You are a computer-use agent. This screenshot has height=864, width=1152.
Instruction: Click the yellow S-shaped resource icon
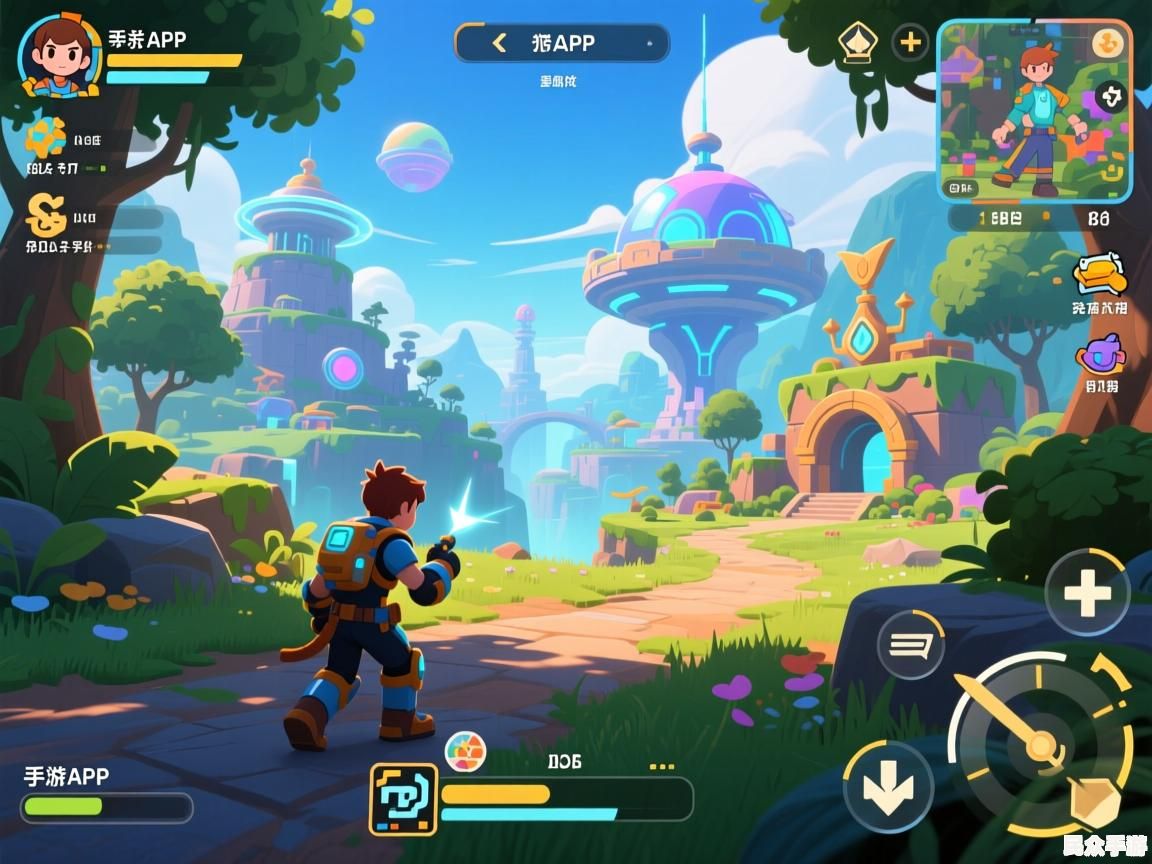[x=46, y=213]
